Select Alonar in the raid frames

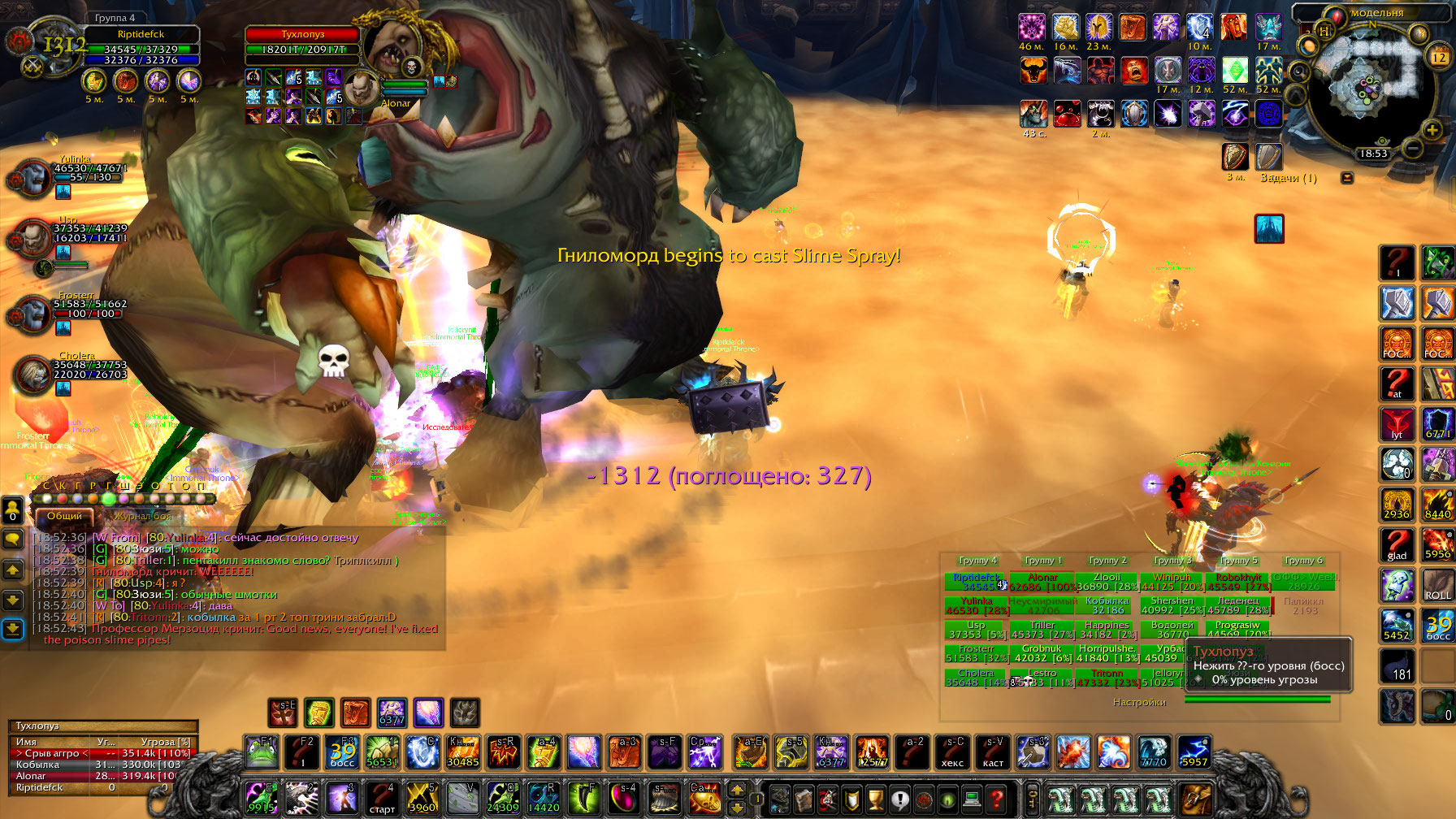(1042, 582)
